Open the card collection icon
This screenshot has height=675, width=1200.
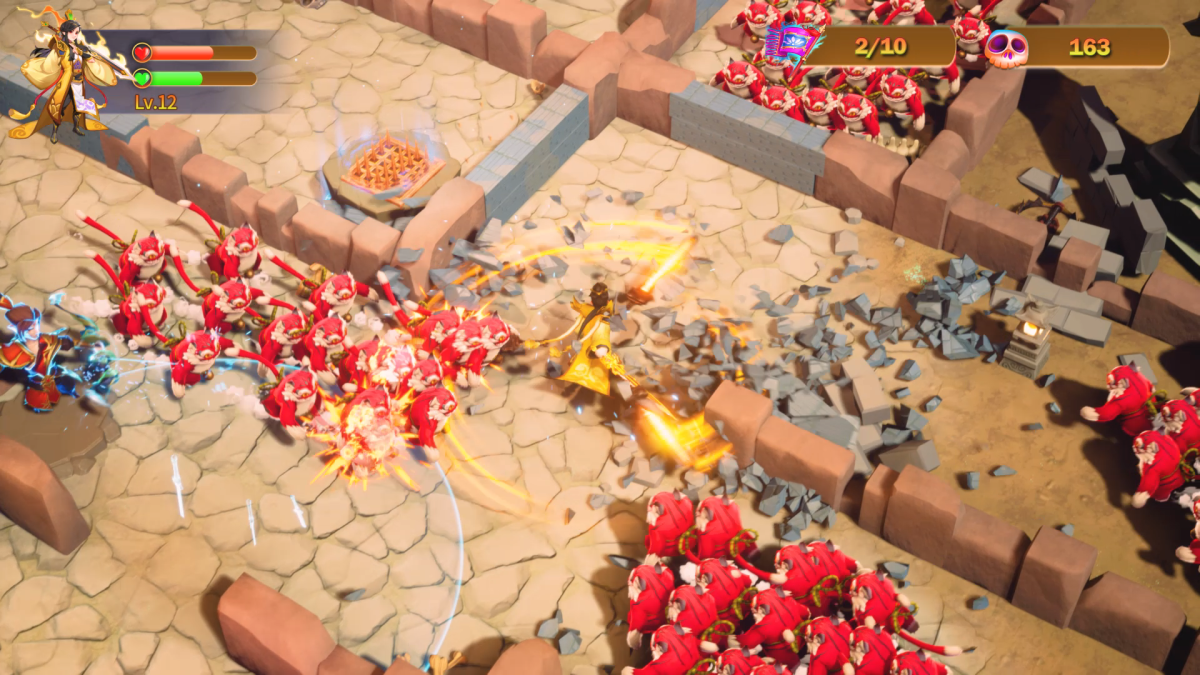[x=791, y=45]
